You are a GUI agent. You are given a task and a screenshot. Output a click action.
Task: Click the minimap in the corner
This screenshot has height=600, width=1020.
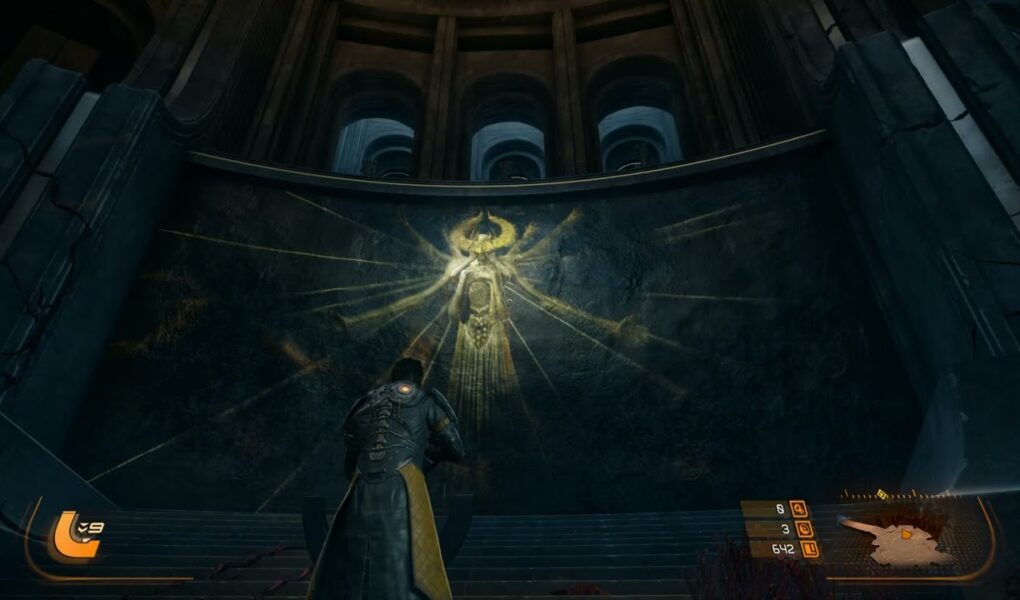pyautogui.click(x=905, y=540)
